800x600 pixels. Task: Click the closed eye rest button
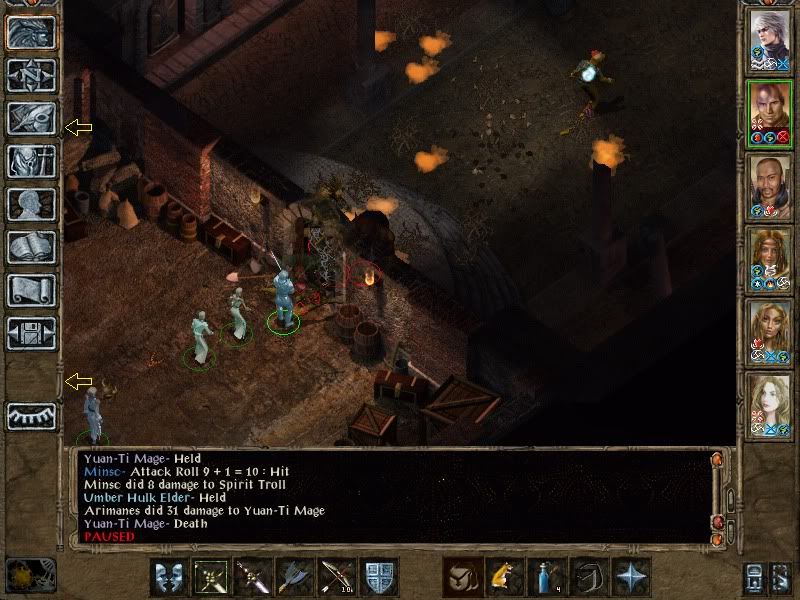pyautogui.click(x=30, y=415)
